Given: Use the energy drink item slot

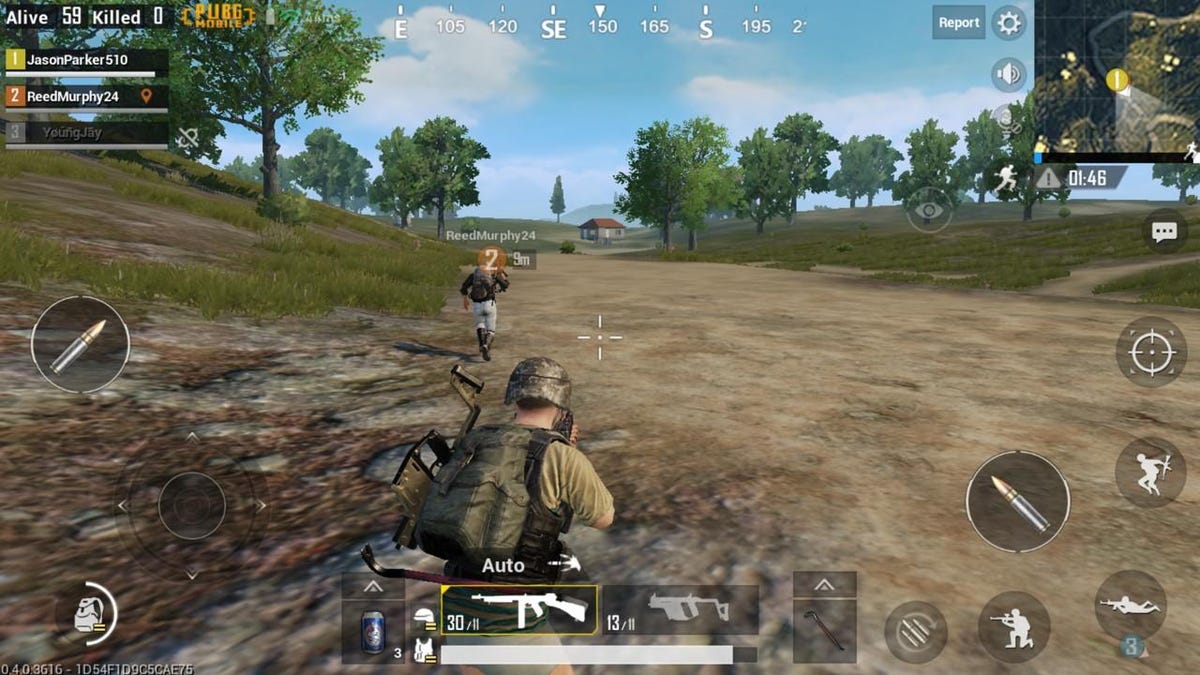Looking at the screenshot, I should [x=373, y=632].
